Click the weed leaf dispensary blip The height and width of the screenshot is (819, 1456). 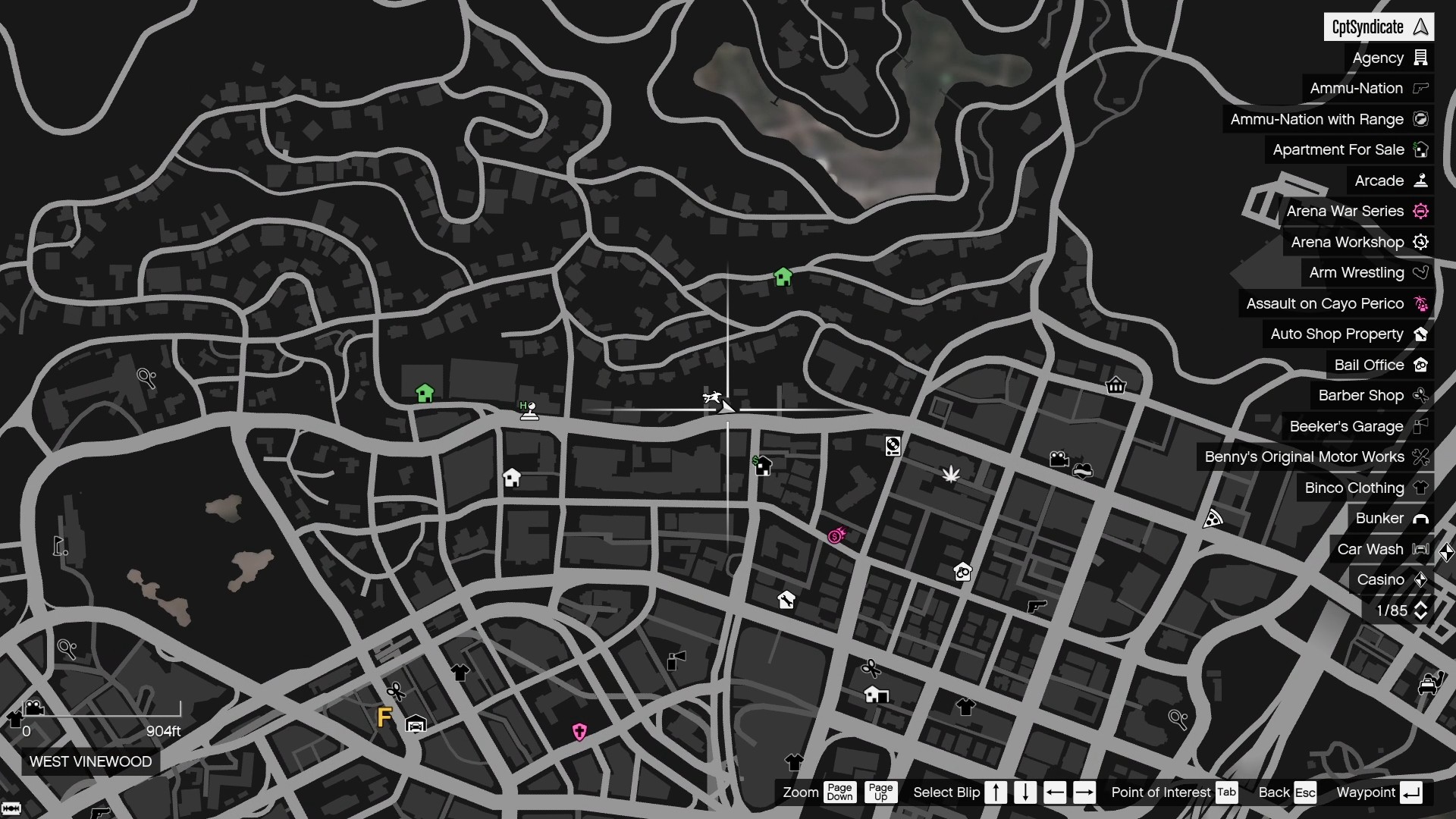click(952, 475)
